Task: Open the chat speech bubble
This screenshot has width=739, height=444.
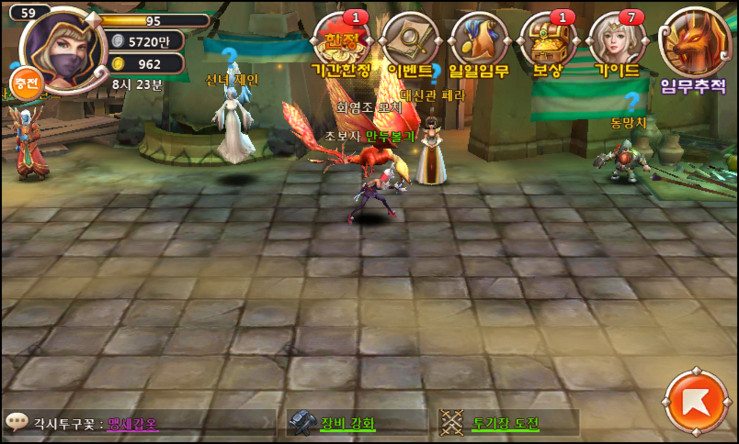Action: pos(16,422)
